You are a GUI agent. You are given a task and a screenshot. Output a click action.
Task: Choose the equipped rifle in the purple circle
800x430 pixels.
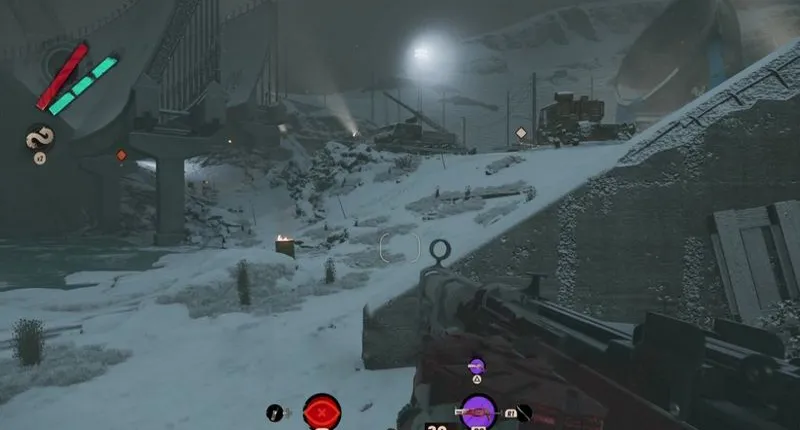tap(478, 411)
